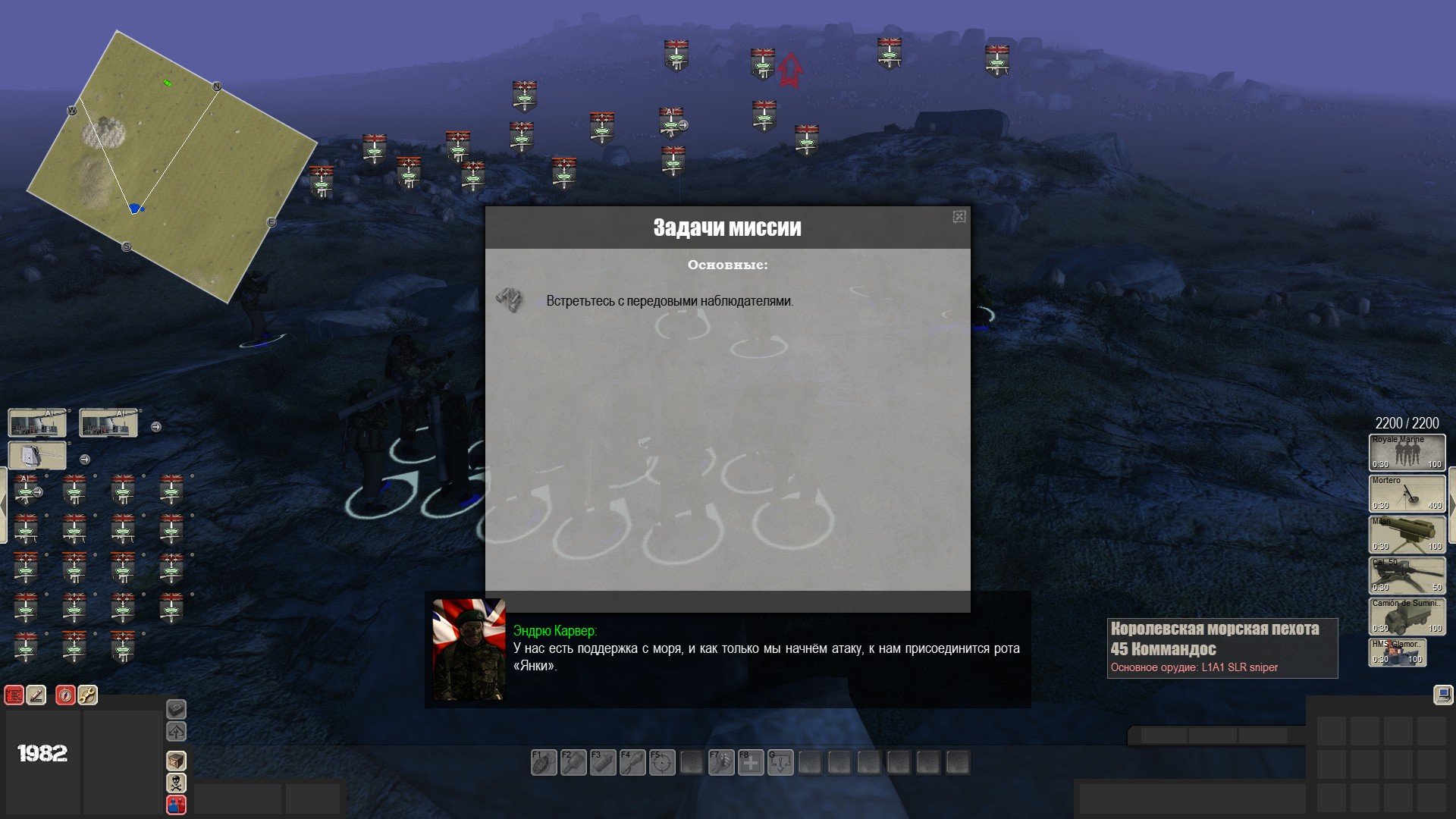
Task: Toggle the red compass button
Action: pyautogui.click(x=66, y=695)
